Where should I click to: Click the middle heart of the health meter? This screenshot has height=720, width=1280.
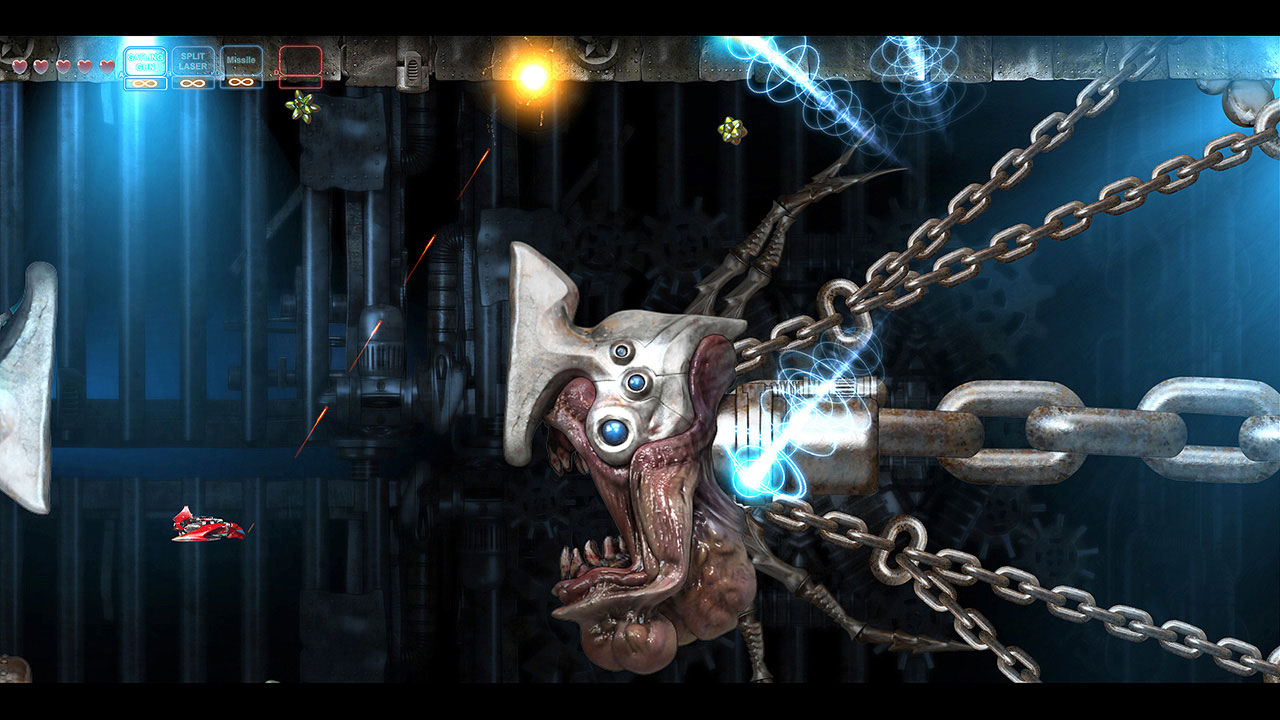click(x=62, y=66)
